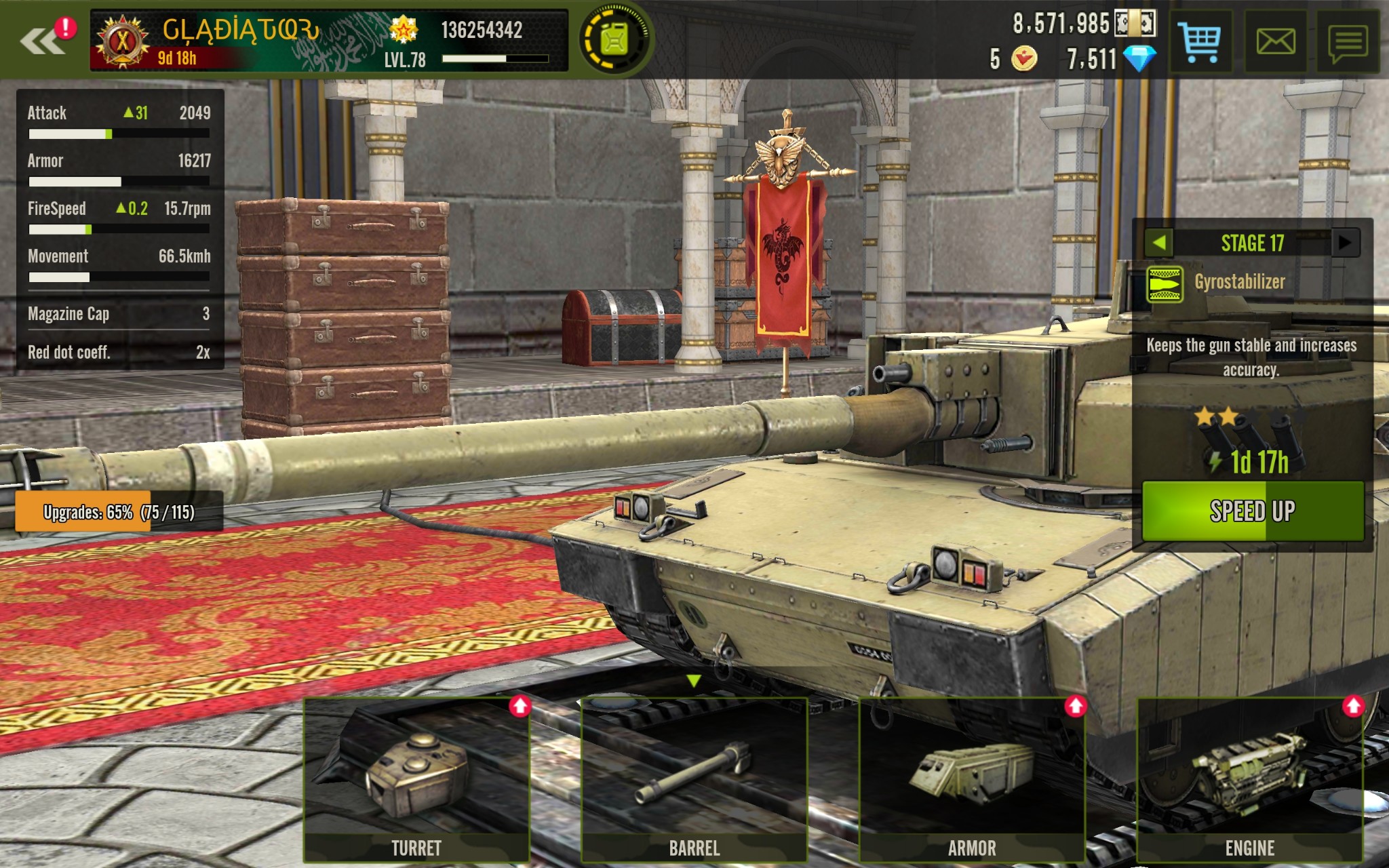The height and width of the screenshot is (868, 1389).
Task: Select the Gyrostabilizer upgrade icon
Action: 1165,283
